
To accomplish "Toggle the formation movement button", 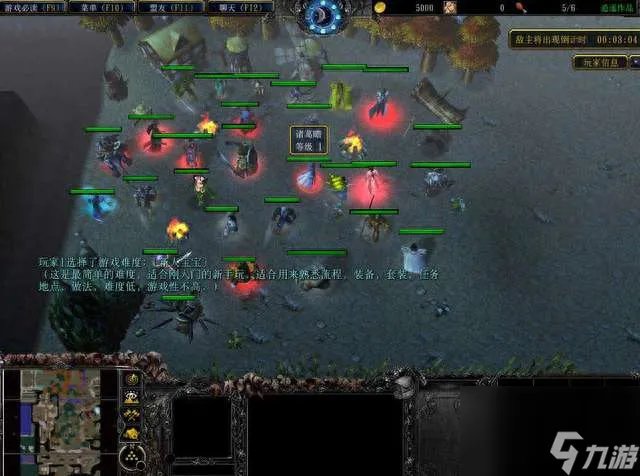I will [130, 458].
